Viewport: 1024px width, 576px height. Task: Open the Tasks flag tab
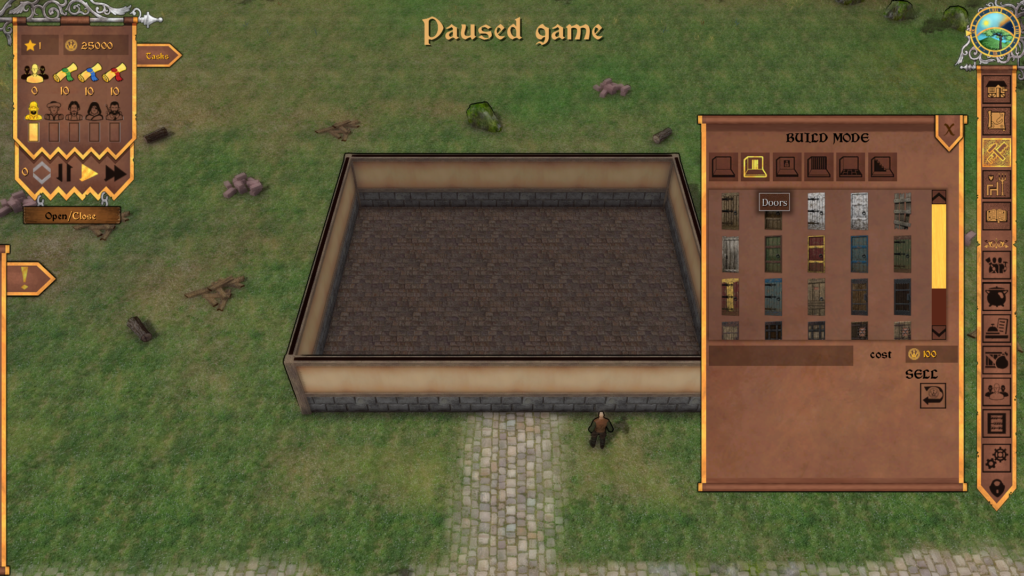tap(158, 56)
